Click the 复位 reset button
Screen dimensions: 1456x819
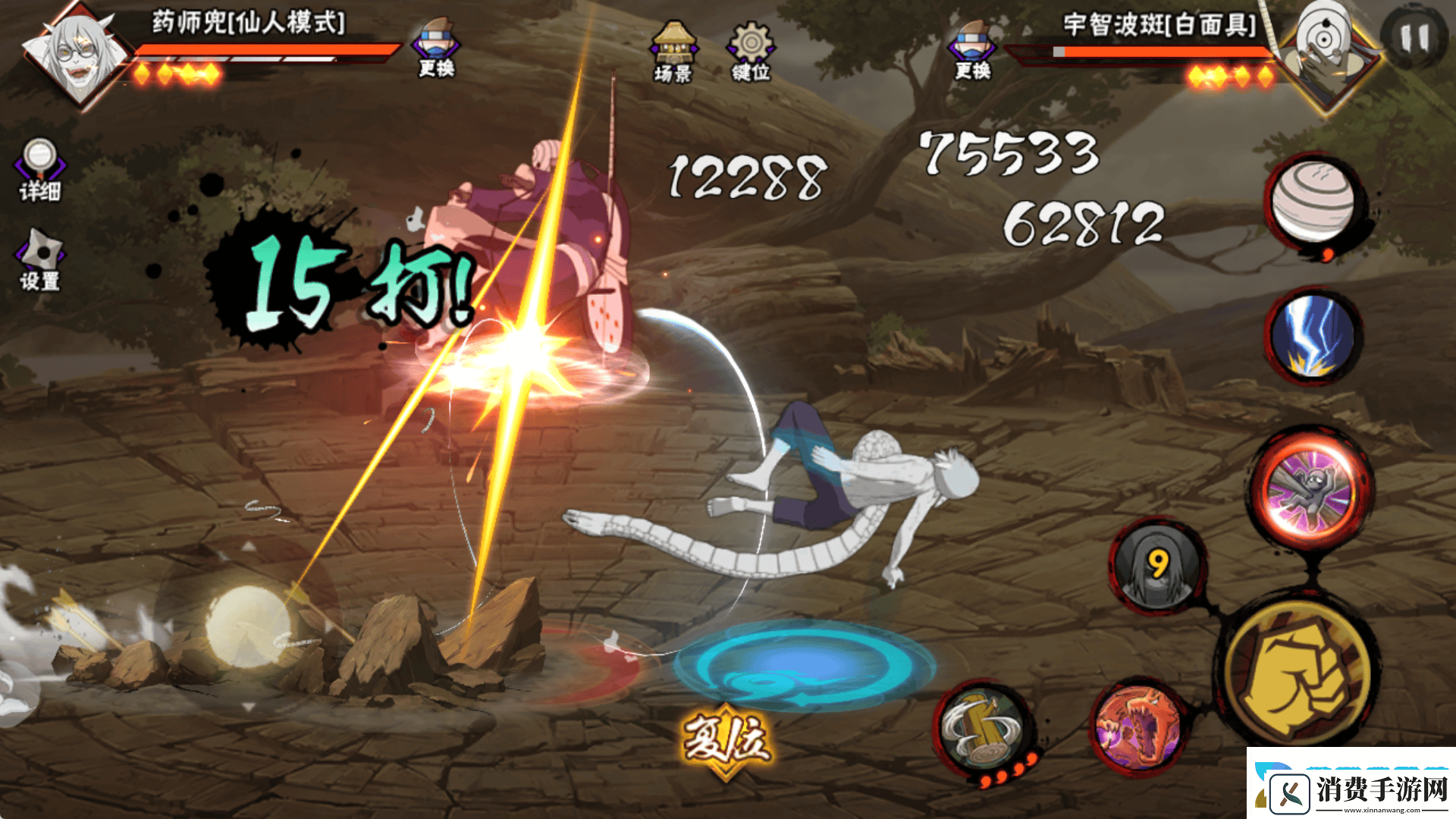[726, 741]
